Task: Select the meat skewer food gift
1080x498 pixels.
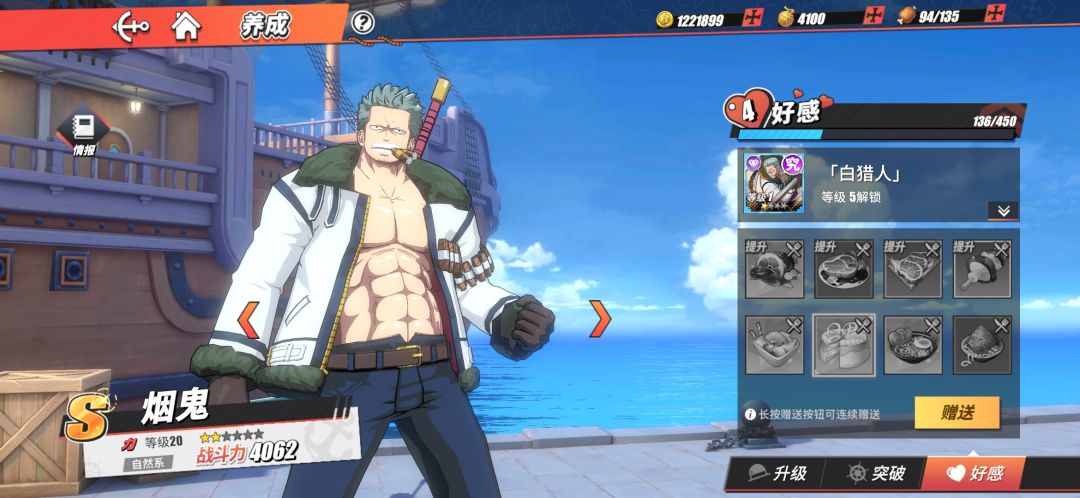Action: coord(981,268)
